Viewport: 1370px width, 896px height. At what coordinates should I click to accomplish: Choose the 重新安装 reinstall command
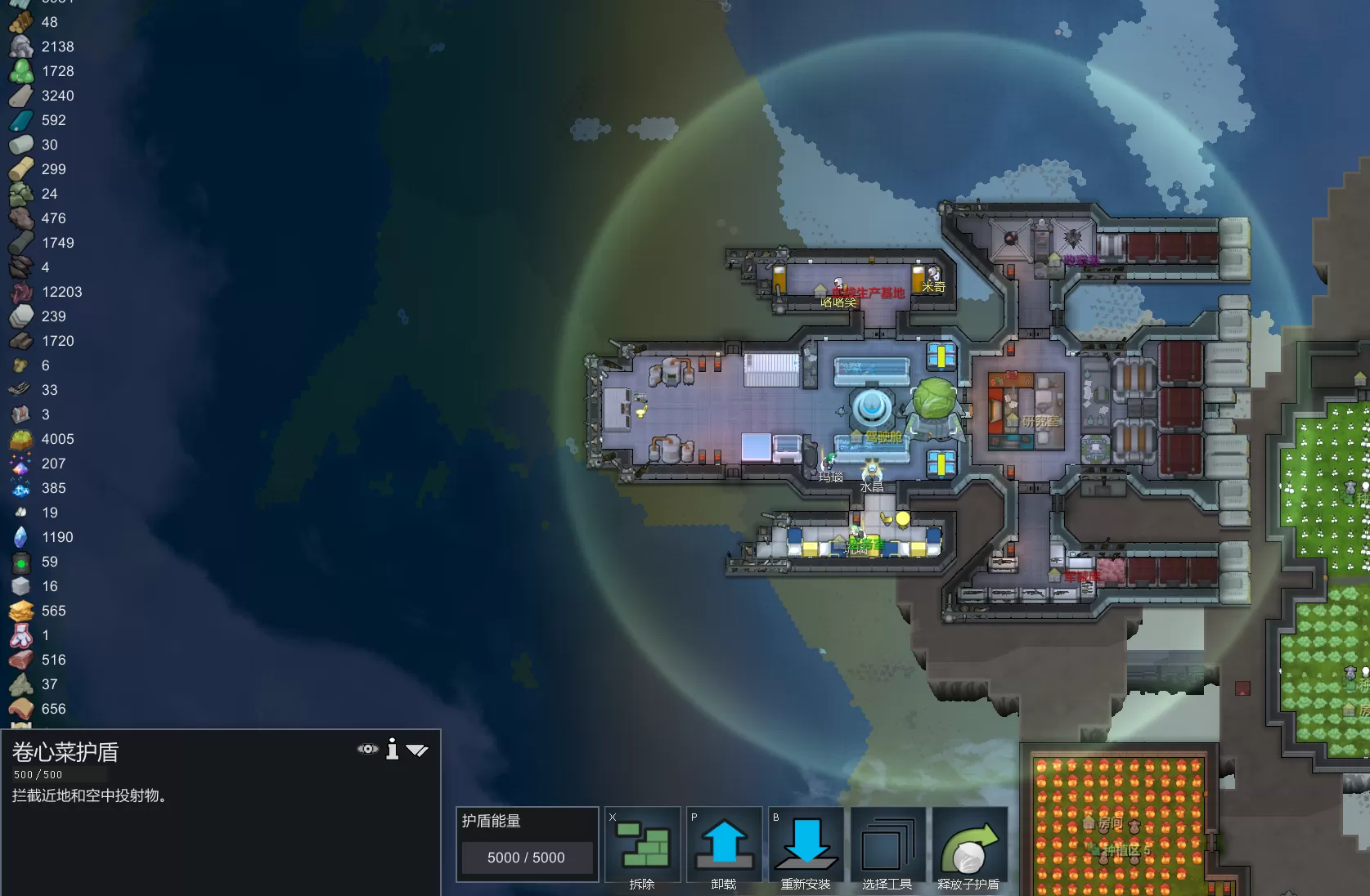[806, 846]
